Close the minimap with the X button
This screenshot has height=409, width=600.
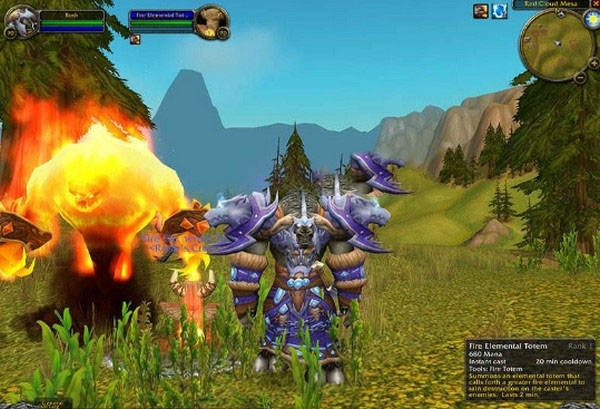(x=594, y=4)
